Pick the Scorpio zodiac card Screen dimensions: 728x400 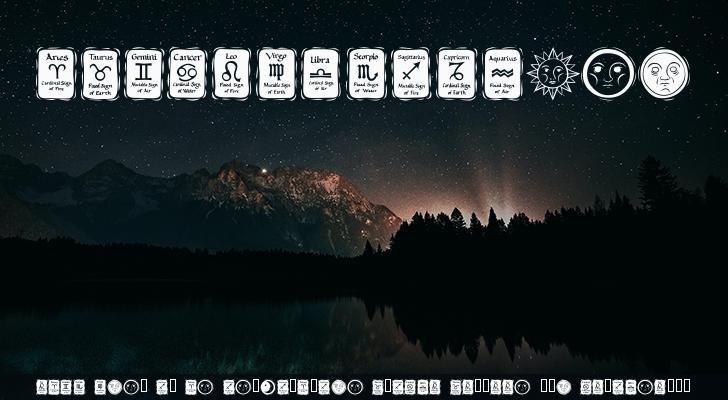(366, 74)
